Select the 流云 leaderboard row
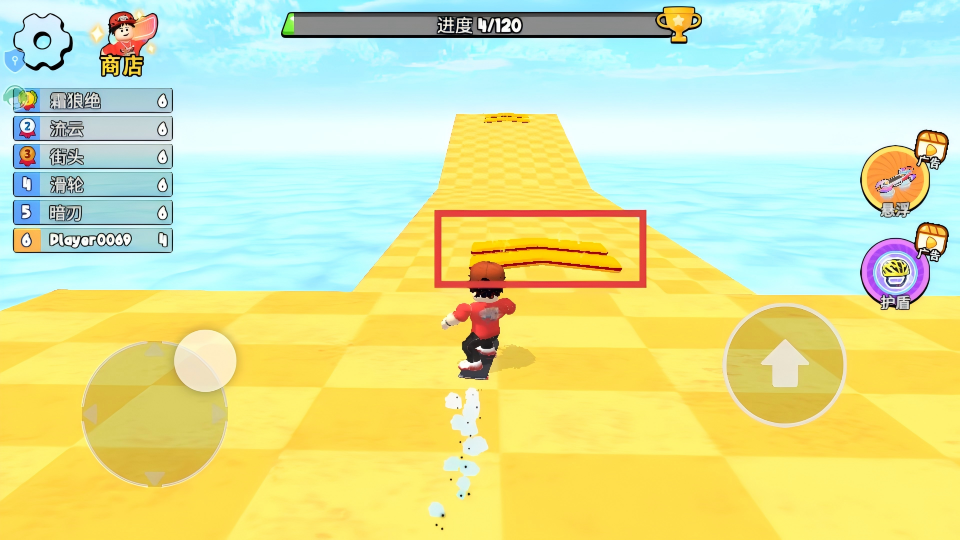This screenshot has height=540, width=960. [92, 129]
